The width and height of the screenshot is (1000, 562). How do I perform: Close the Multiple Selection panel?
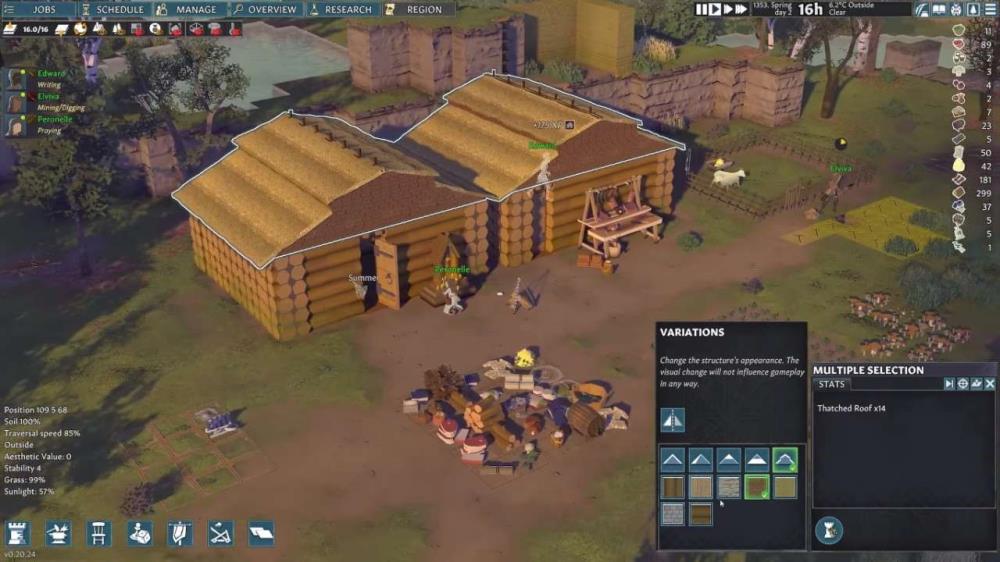pos(990,384)
